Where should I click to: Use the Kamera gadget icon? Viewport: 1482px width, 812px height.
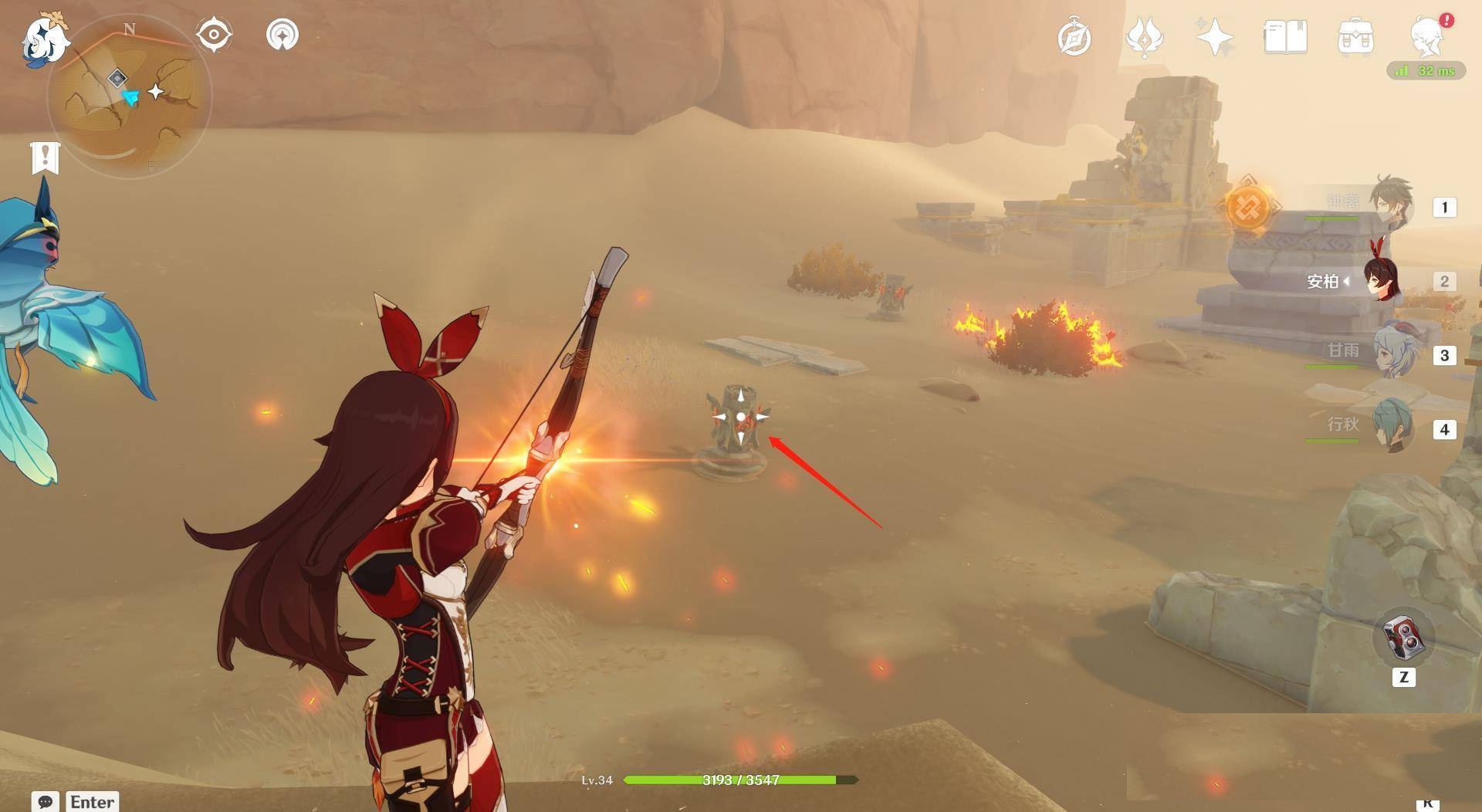tap(1402, 638)
